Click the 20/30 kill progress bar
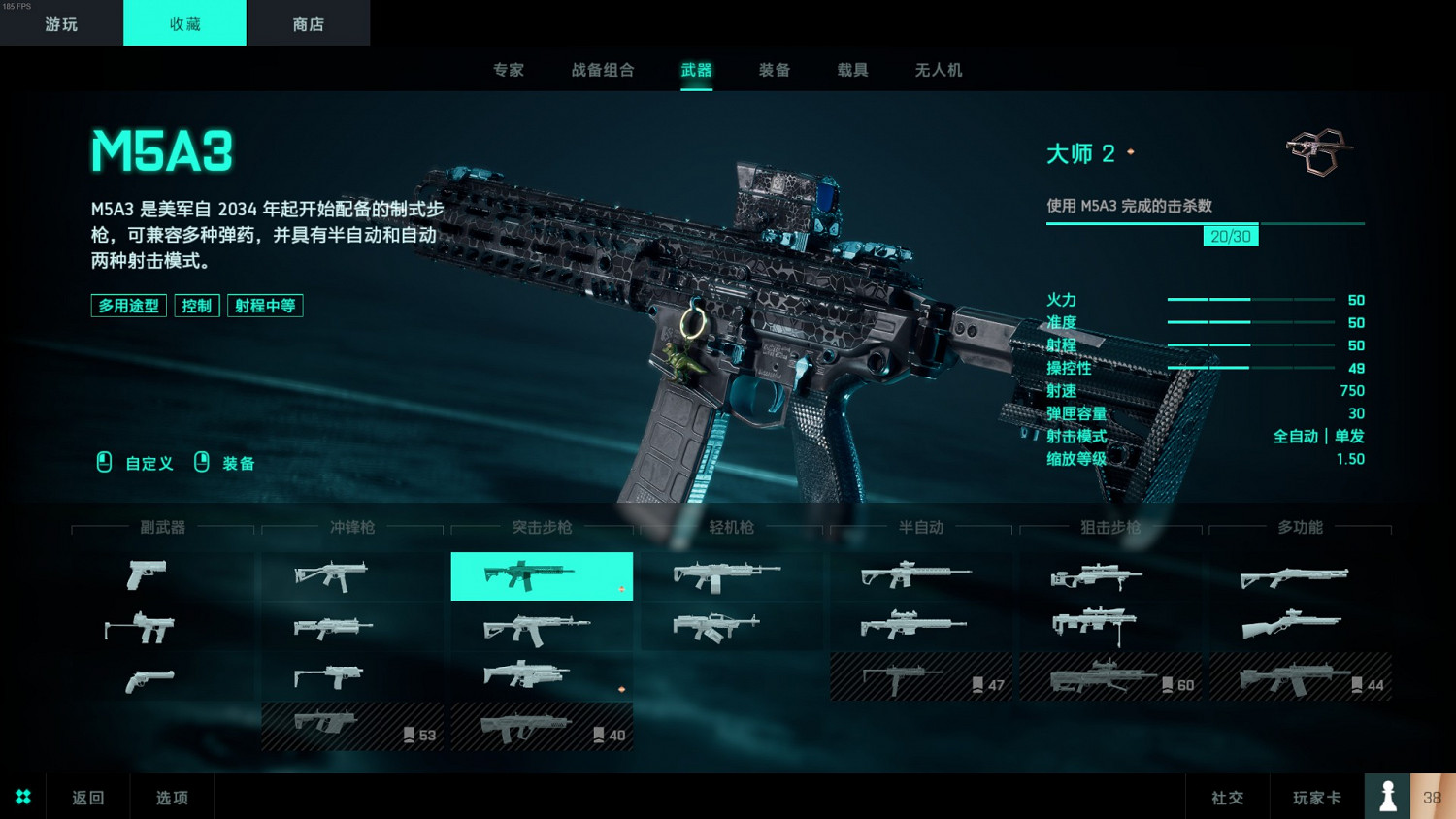The height and width of the screenshot is (819, 1456). point(1230,235)
